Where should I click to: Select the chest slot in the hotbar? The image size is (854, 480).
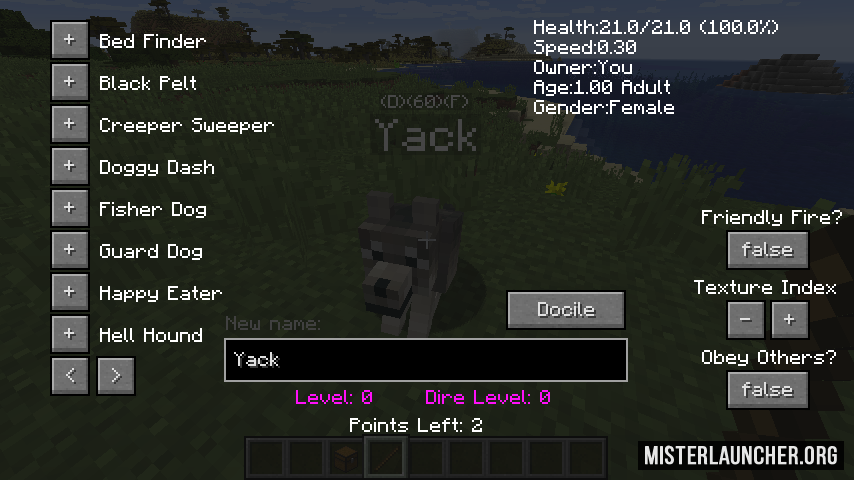pos(346,458)
